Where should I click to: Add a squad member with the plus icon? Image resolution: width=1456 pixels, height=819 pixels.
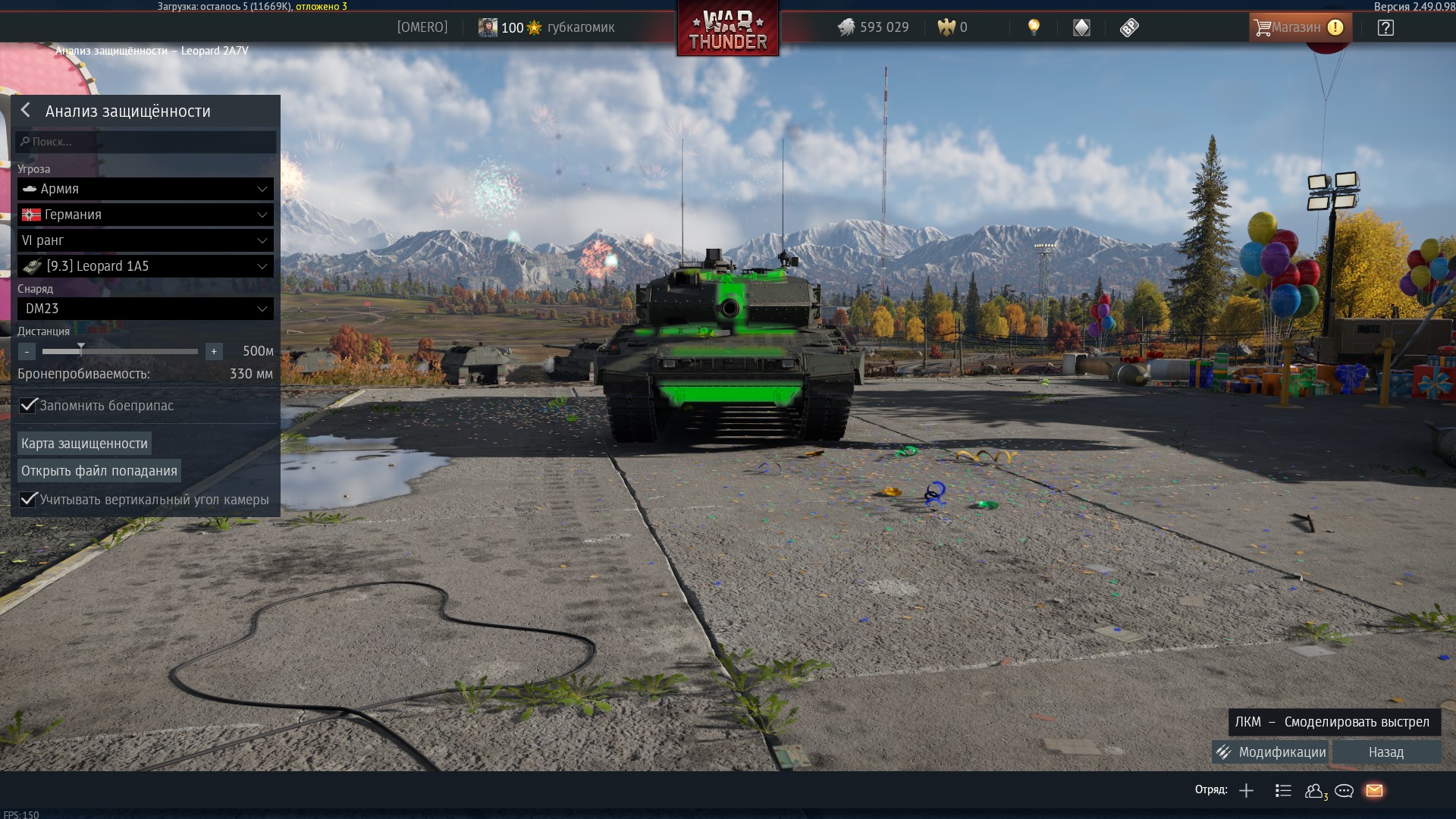tap(1246, 791)
